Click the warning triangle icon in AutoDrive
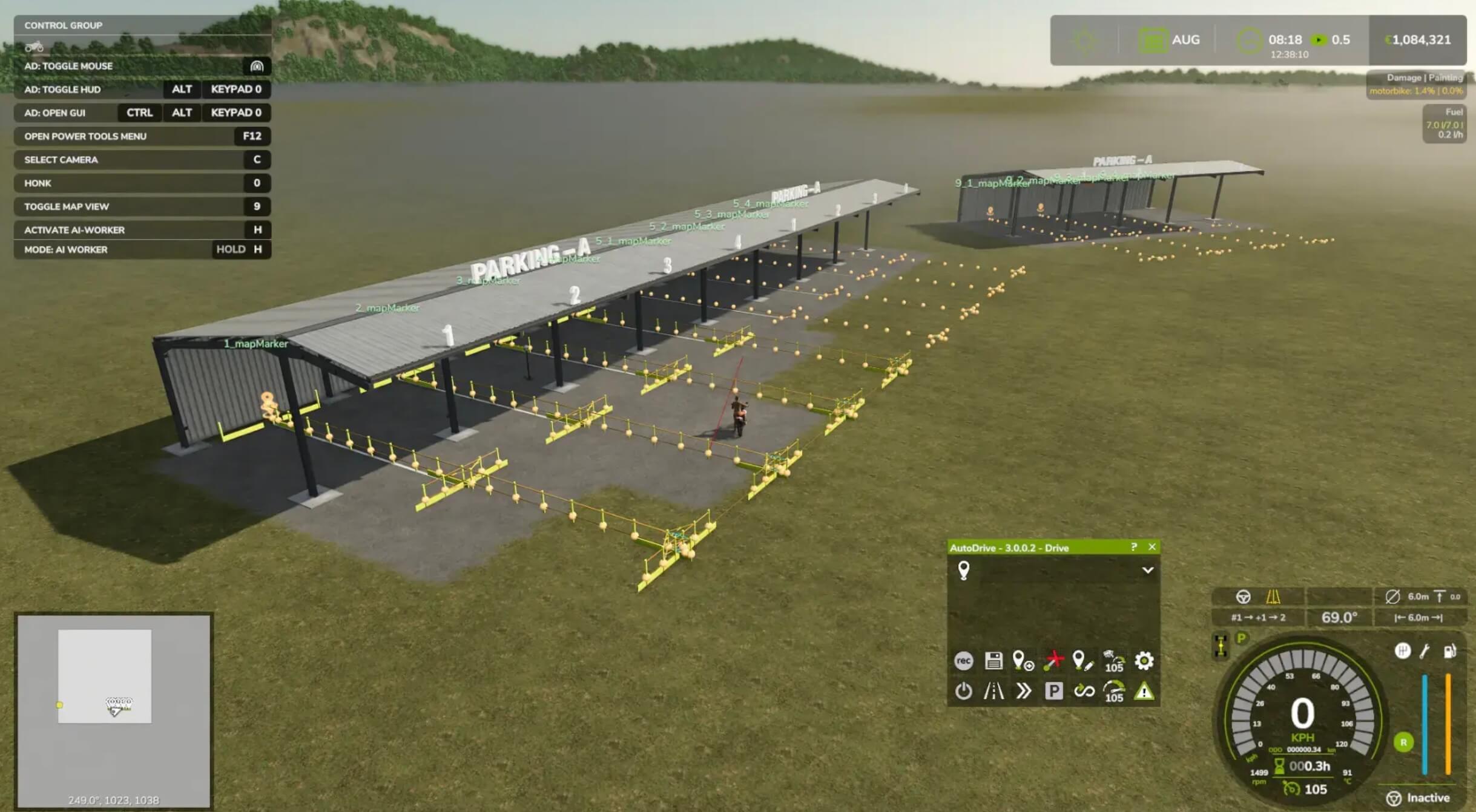Screen dimensions: 1476x812 (1144, 691)
